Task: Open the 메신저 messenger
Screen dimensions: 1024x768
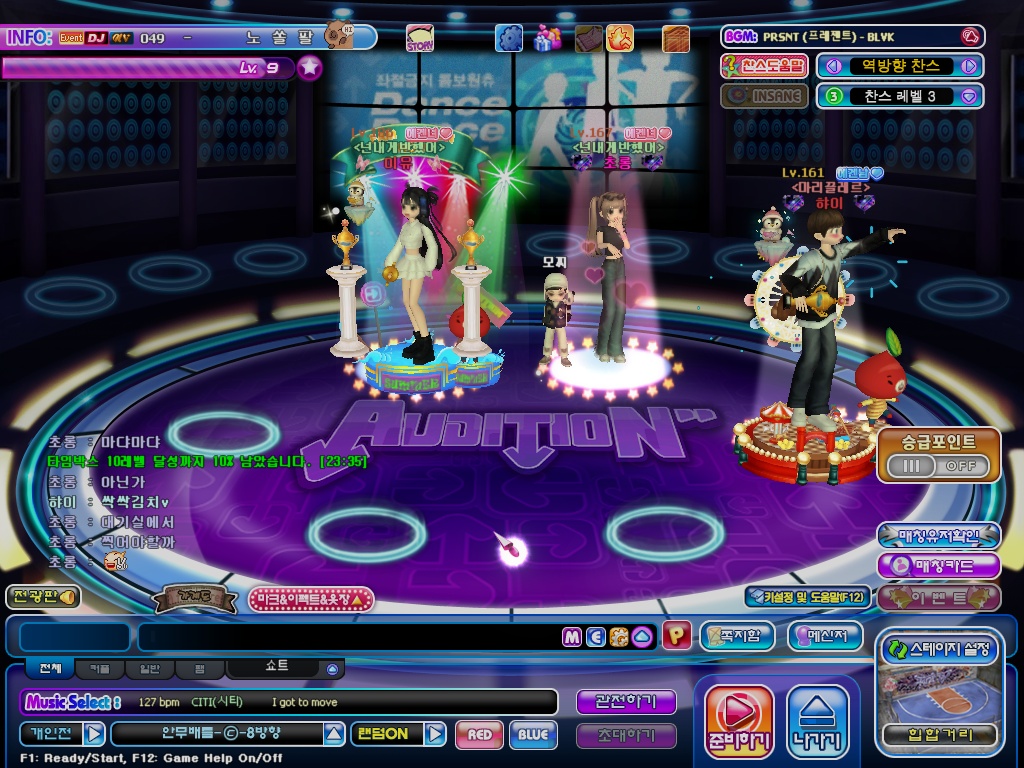Action: pyautogui.click(x=825, y=636)
